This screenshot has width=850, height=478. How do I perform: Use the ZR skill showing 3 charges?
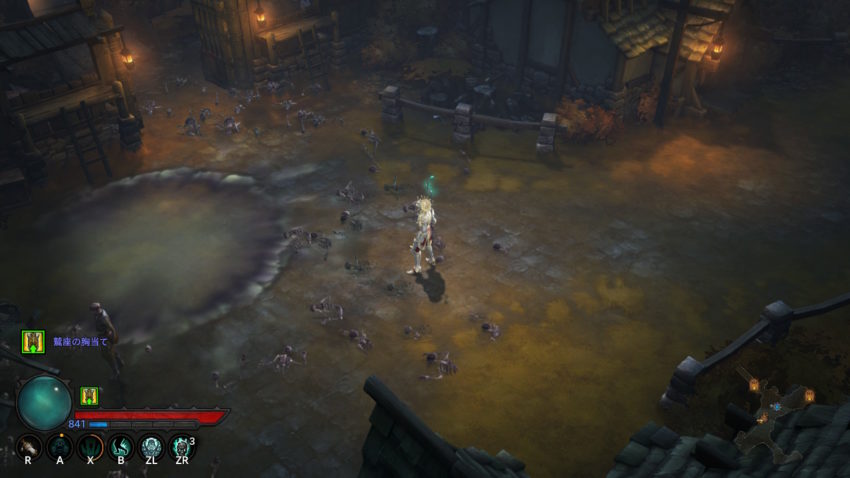click(x=181, y=445)
